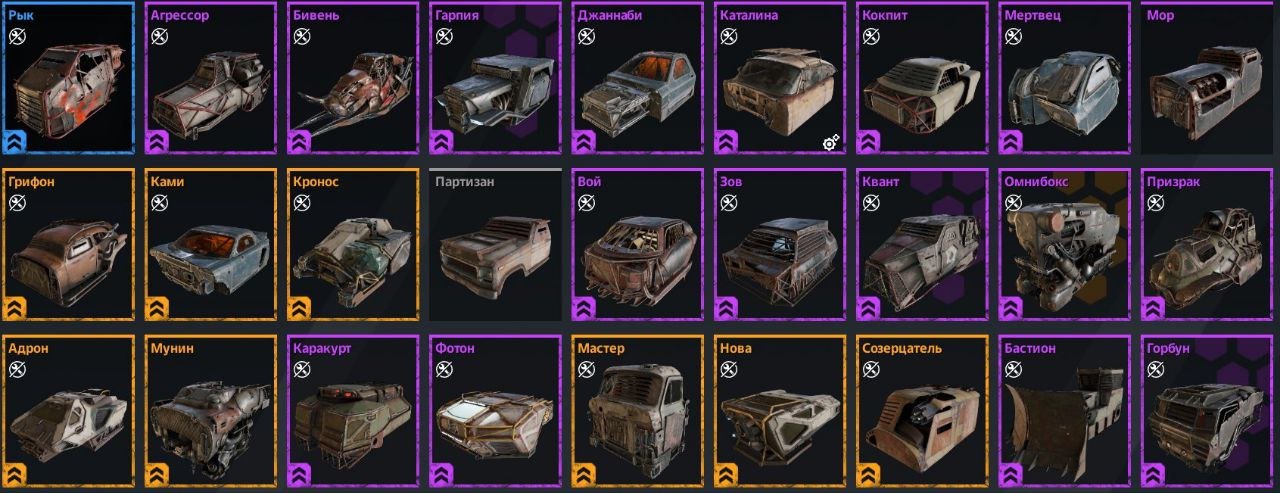This screenshot has width=1280, height=493.
Task: Open the Джаннаби cabin tile
Action: pyautogui.click(x=639, y=80)
